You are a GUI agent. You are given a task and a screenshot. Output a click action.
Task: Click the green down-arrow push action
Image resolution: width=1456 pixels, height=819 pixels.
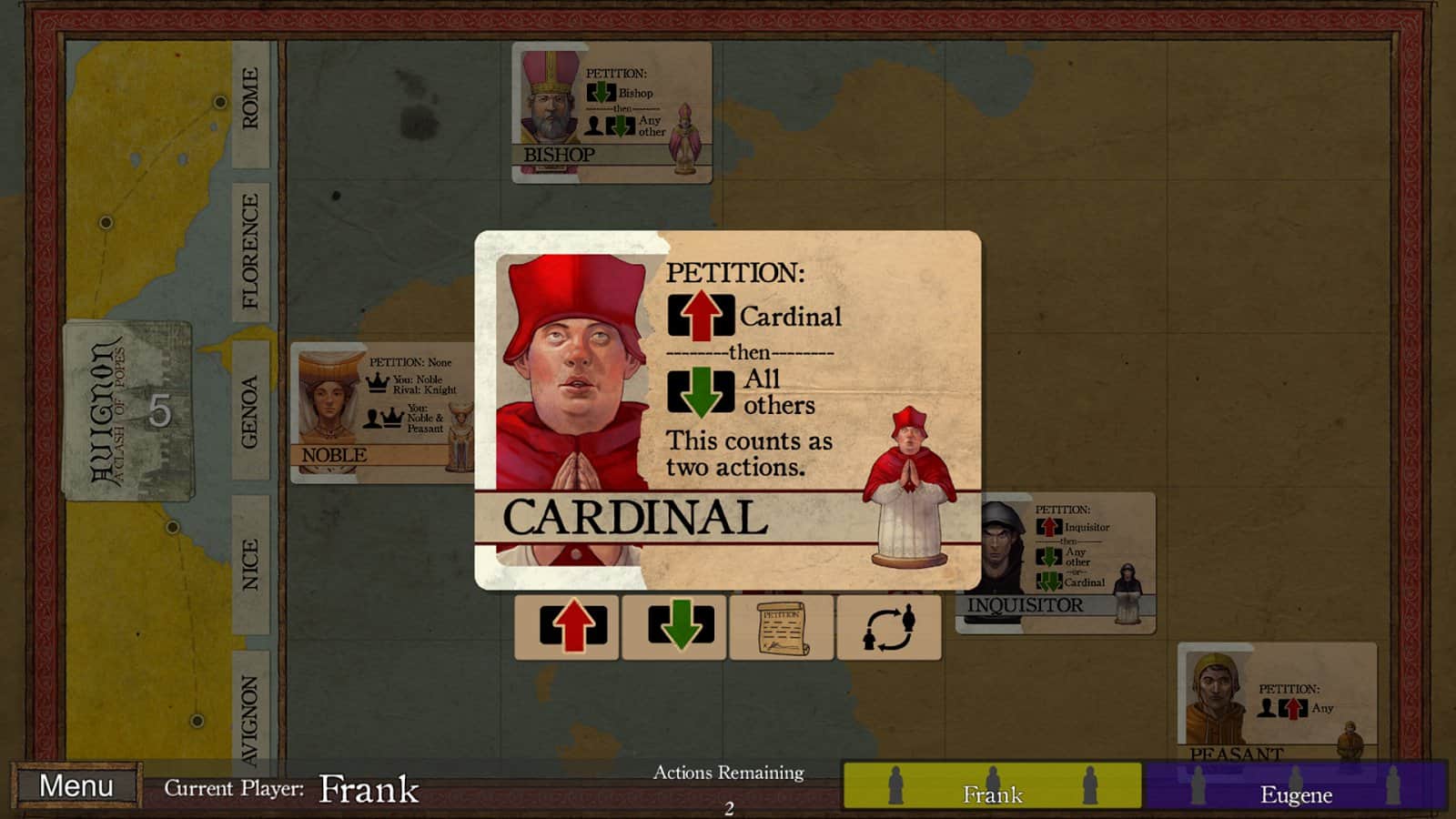tap(674, 626)
